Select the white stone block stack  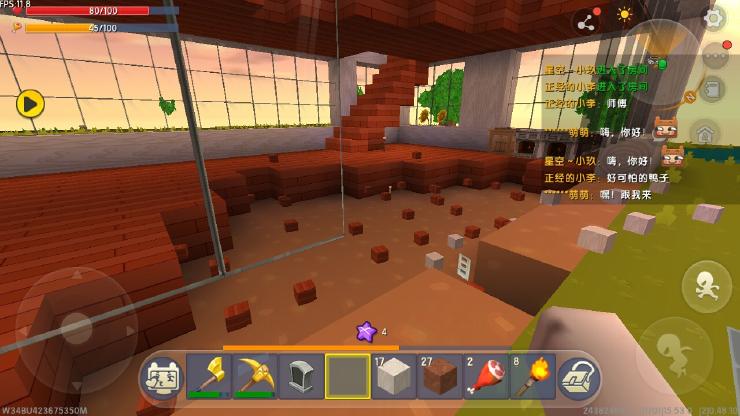point(393,376)
